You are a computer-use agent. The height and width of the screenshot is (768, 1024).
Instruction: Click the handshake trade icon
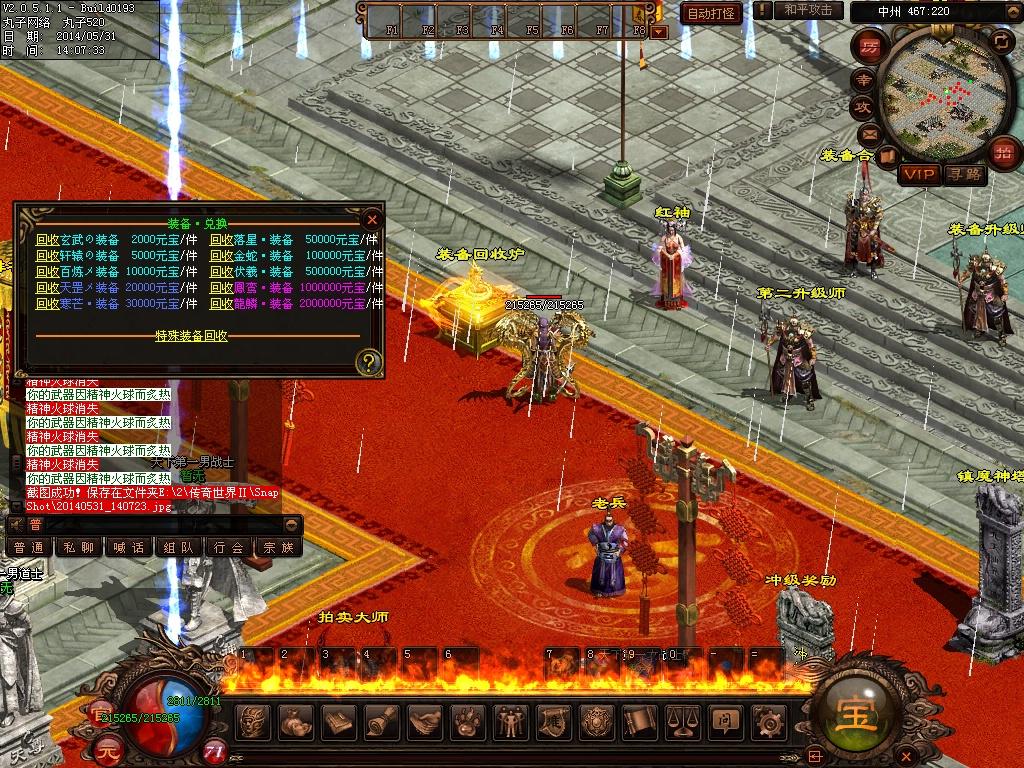pos(424,721)
